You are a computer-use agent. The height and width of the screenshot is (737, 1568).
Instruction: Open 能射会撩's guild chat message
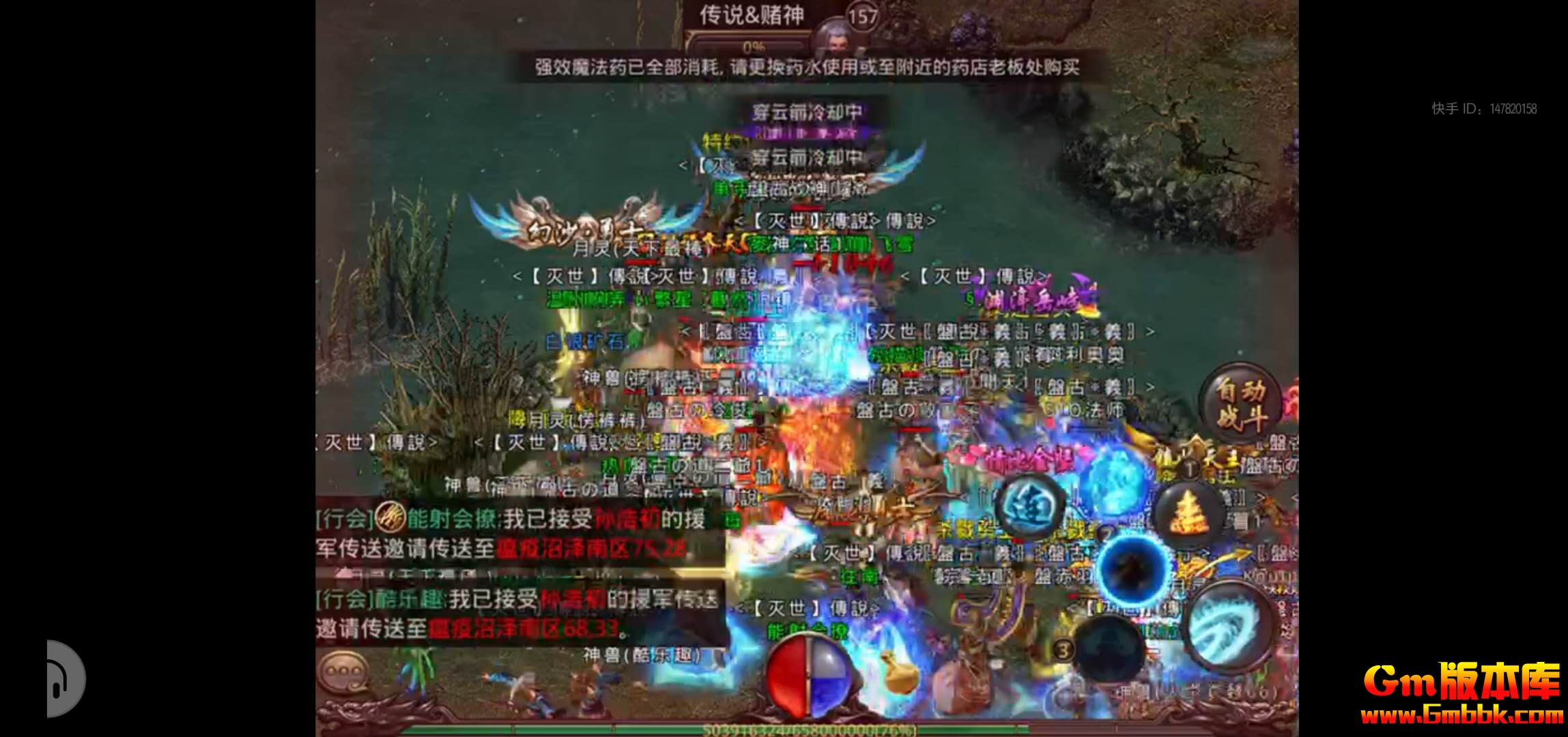click(x=512, y=534)
